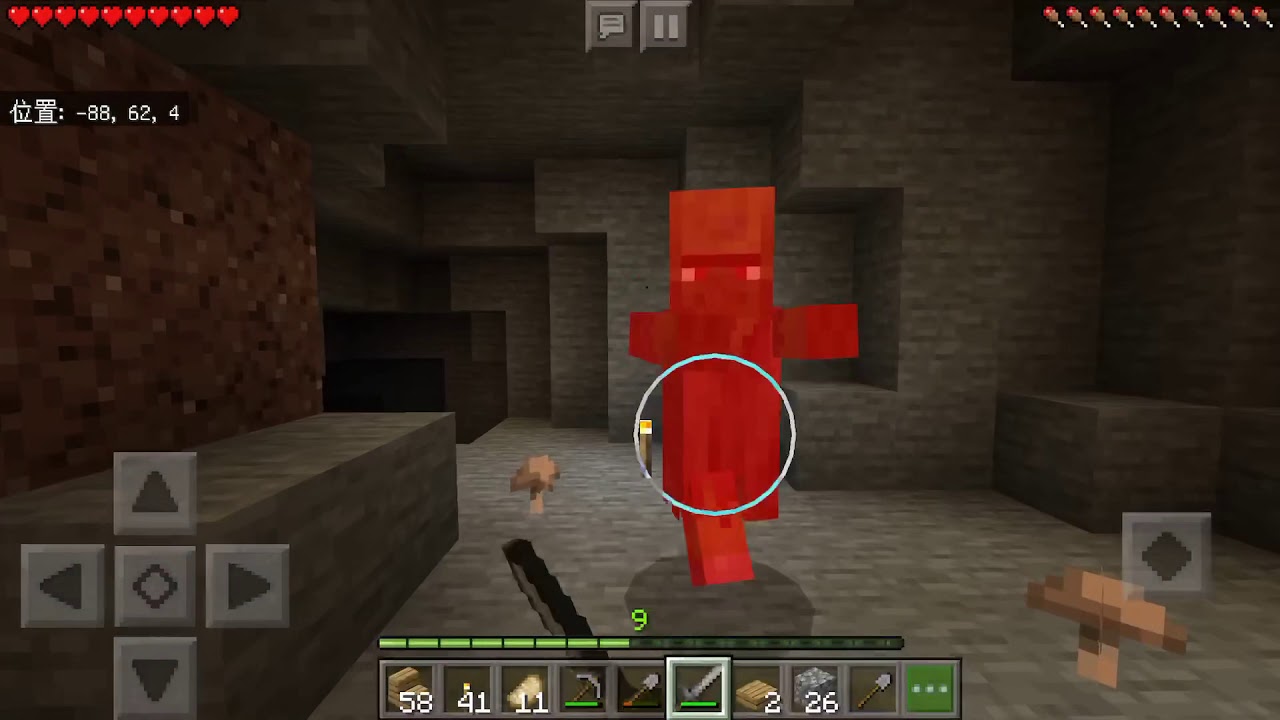Tap the backward movement arrow
The image size is (1280, 720).
(154, 680)
